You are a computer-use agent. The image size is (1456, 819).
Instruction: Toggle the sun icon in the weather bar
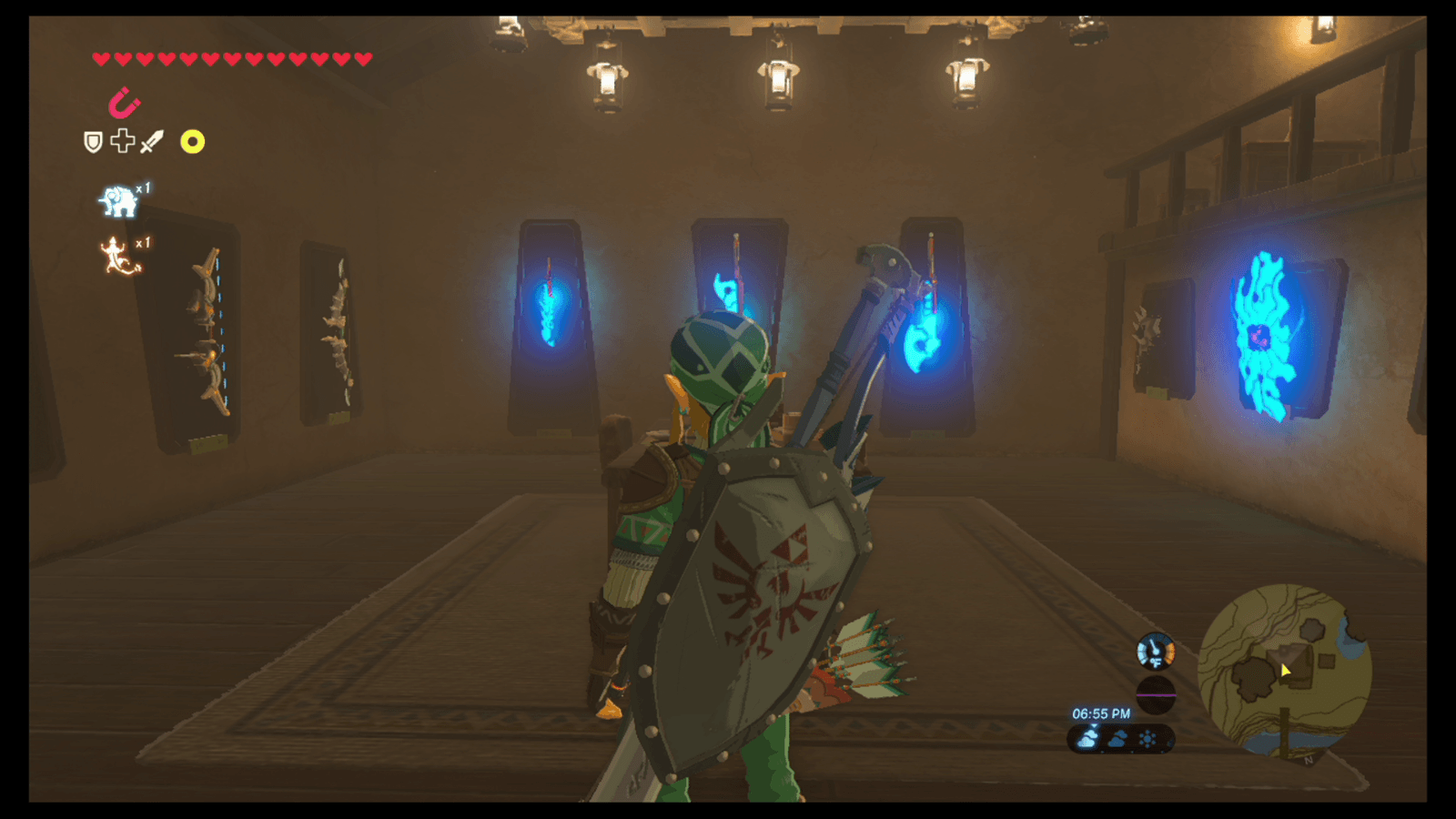(x=1146, y=738)
